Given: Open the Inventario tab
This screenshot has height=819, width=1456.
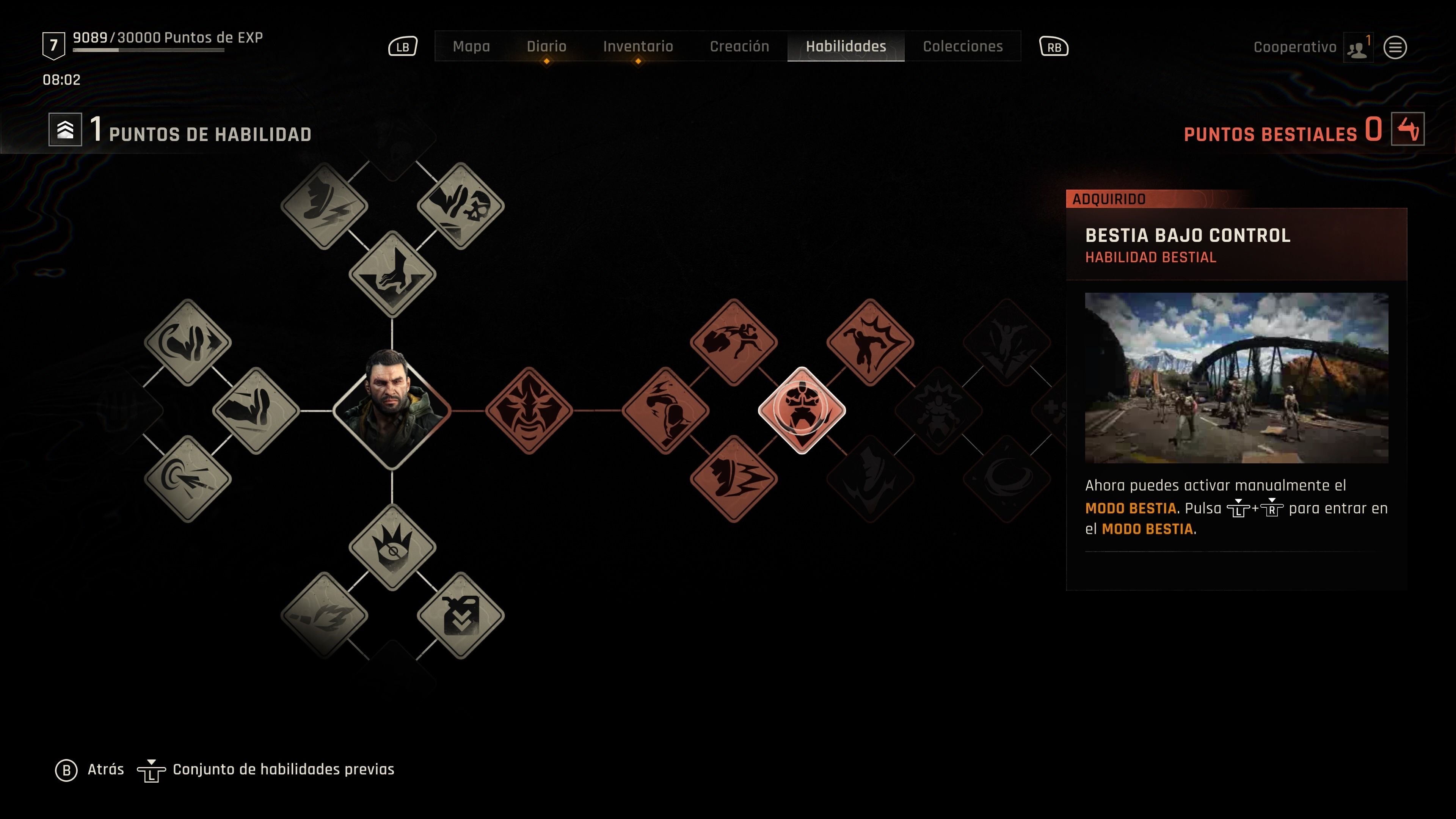Looking at the screenshot, I should (637, 47).
